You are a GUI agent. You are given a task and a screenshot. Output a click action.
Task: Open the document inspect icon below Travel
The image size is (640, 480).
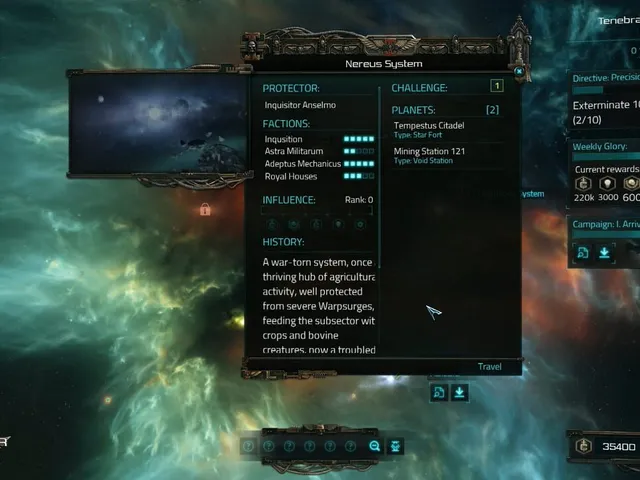pyautogui.click(x=439, y=393)
